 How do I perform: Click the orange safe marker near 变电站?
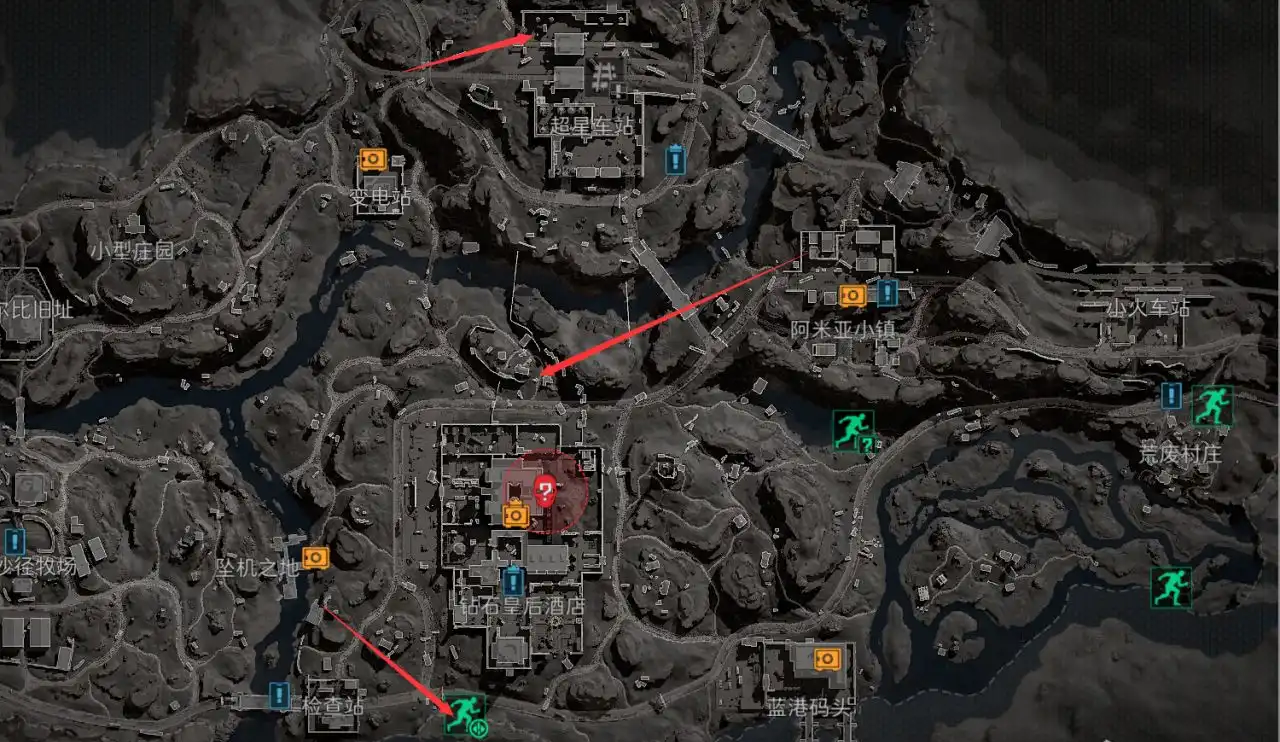tap(373, 159)
